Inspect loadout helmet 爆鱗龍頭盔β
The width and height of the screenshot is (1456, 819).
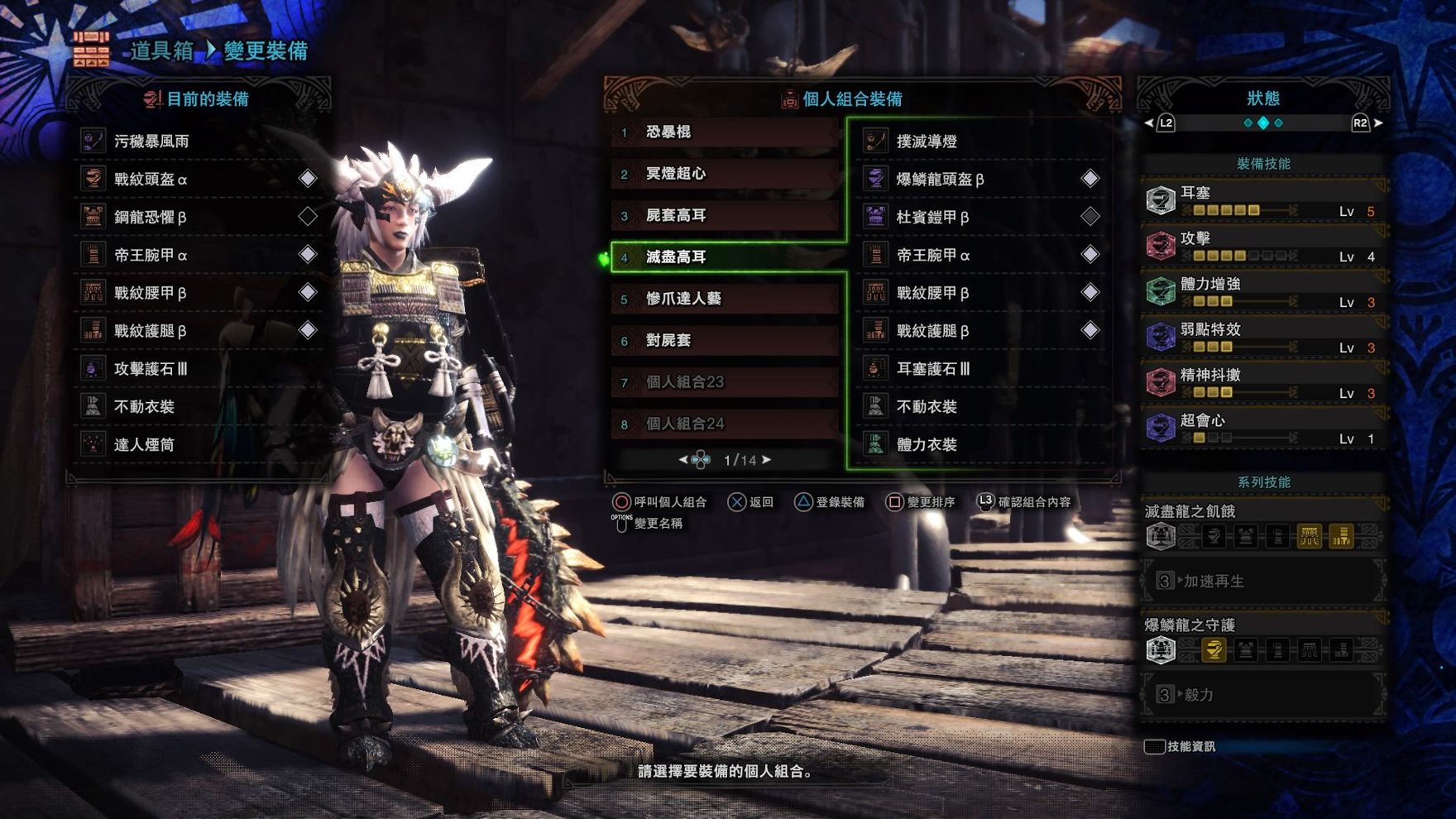tap(980, 179)
